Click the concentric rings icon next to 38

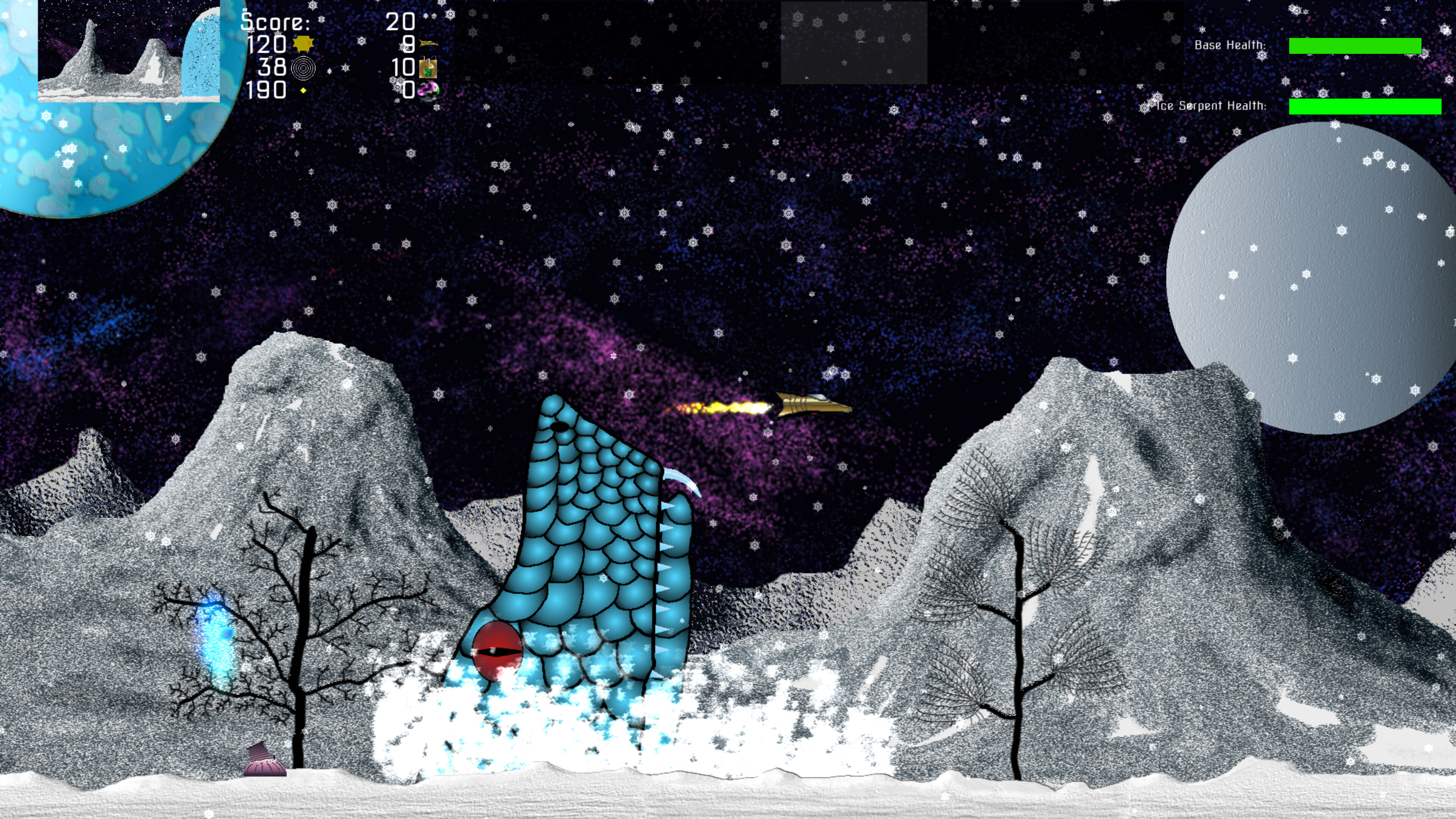303,69
